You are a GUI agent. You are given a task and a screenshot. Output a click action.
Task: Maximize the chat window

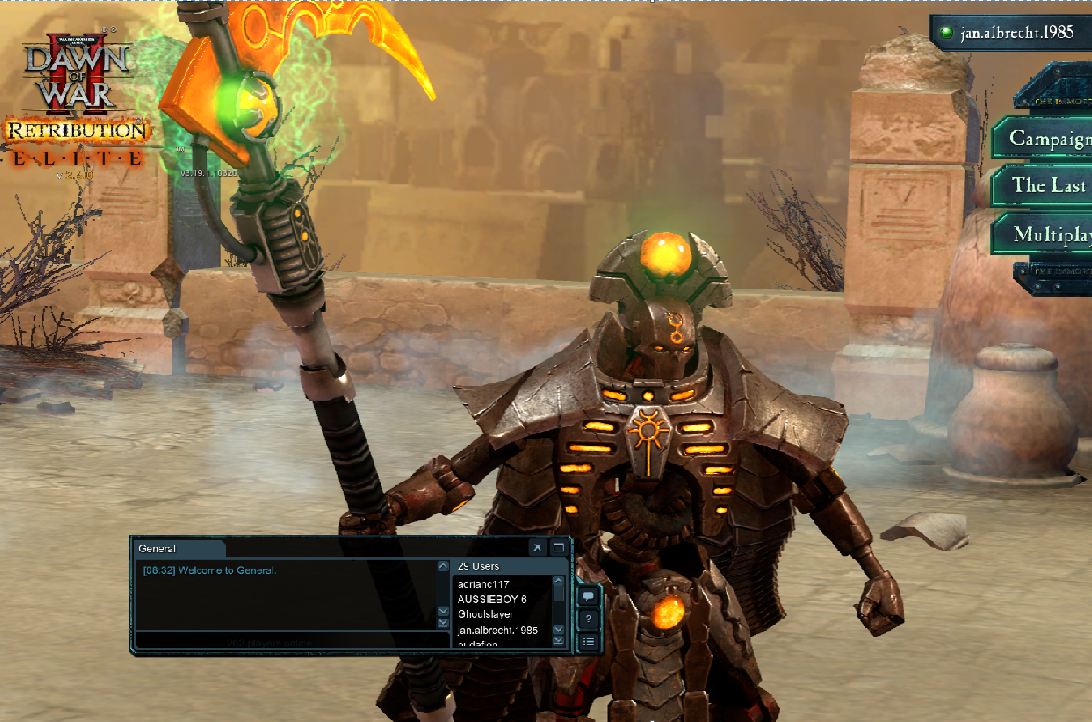pyautogui.click(x=558, y=548)
